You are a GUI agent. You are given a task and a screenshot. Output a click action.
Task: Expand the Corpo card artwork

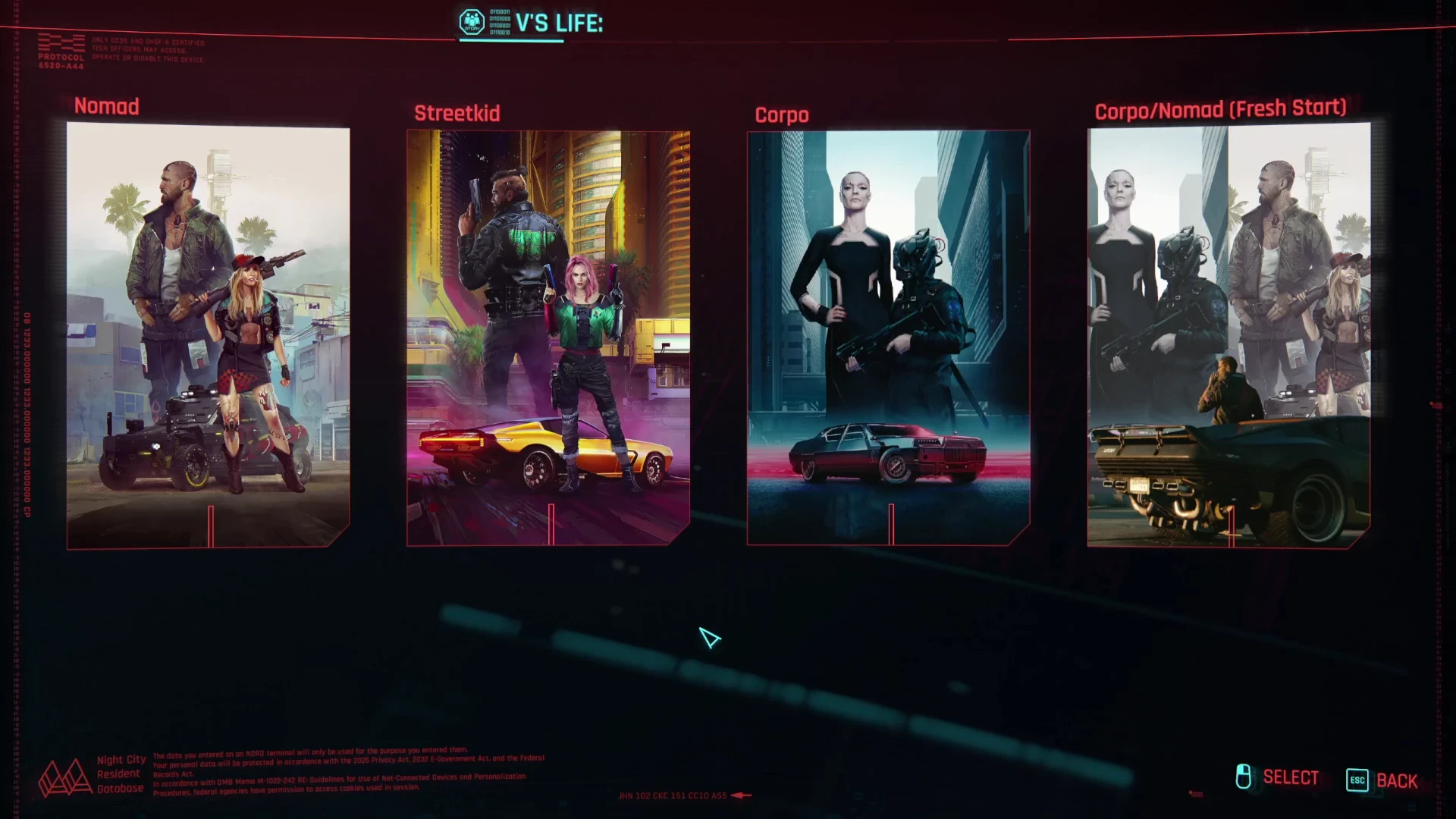point(889,341)
